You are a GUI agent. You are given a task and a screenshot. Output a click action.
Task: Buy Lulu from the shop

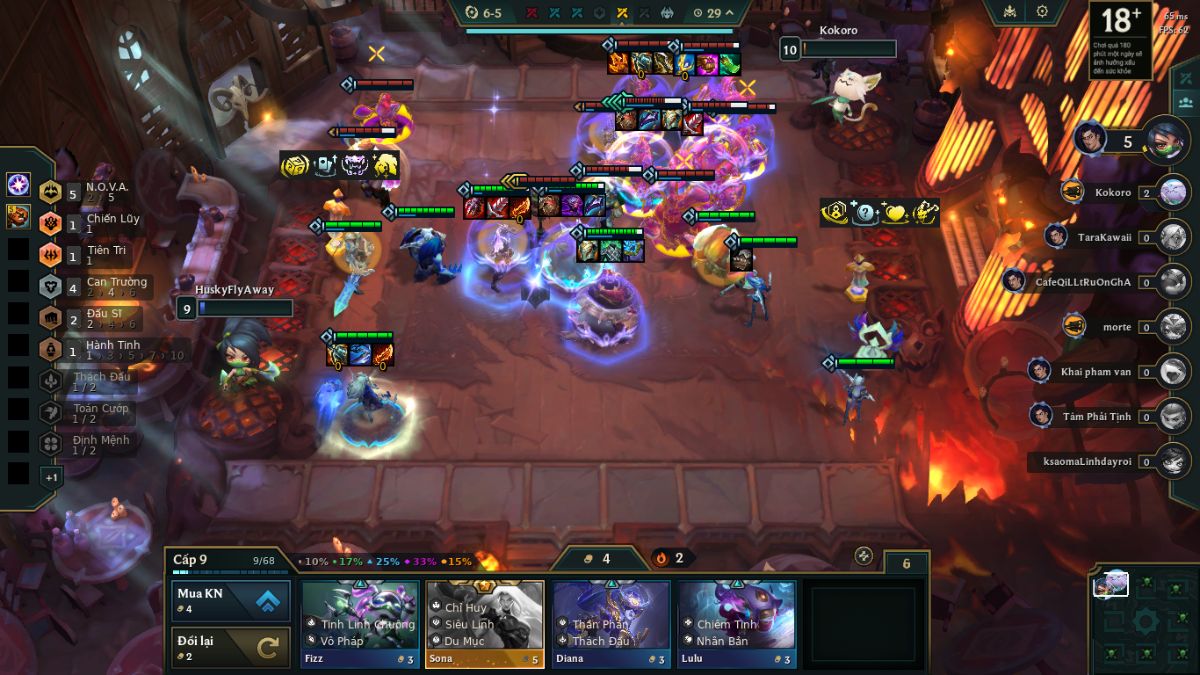(x=736, y=624)
